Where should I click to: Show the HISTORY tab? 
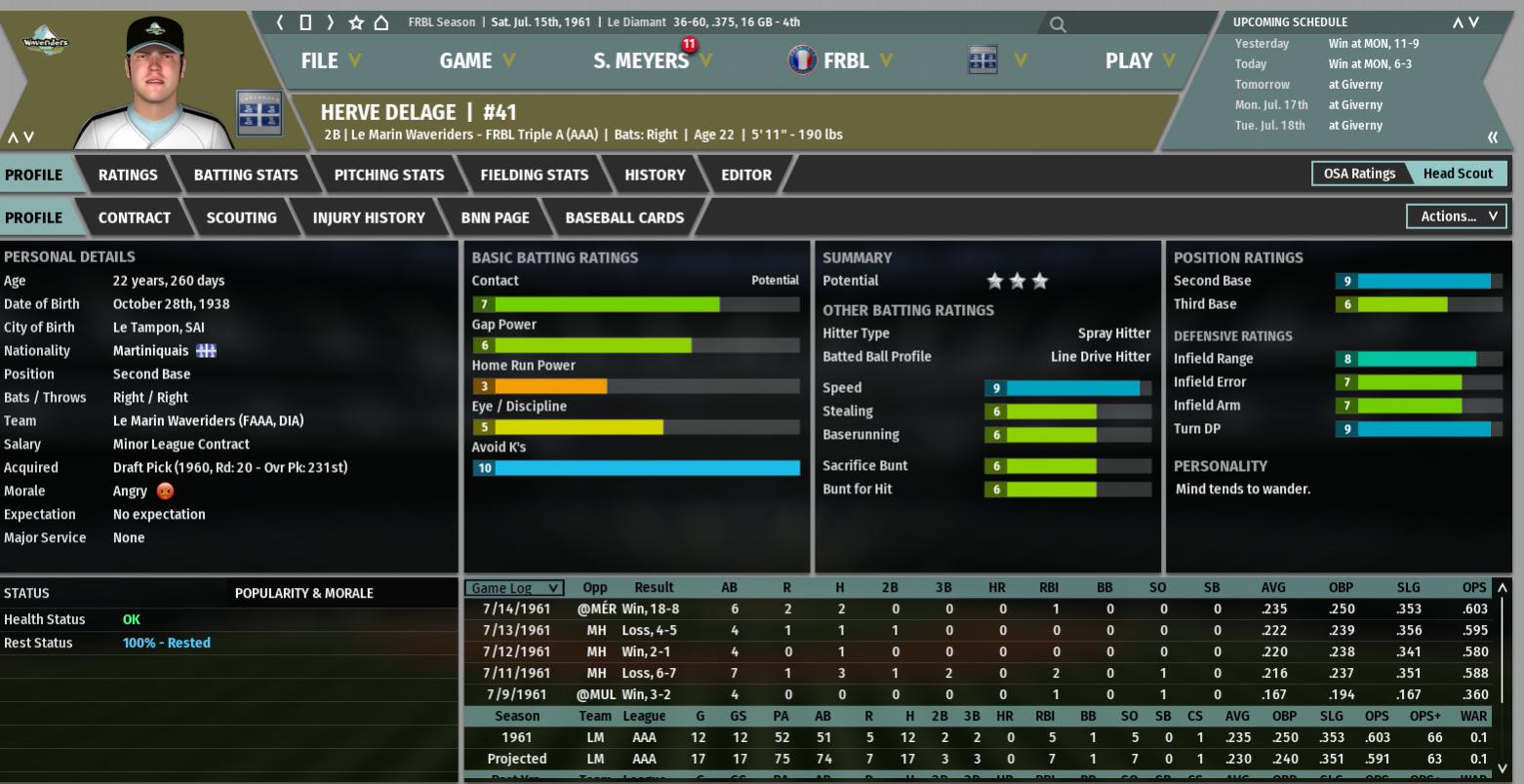point(655,176)
